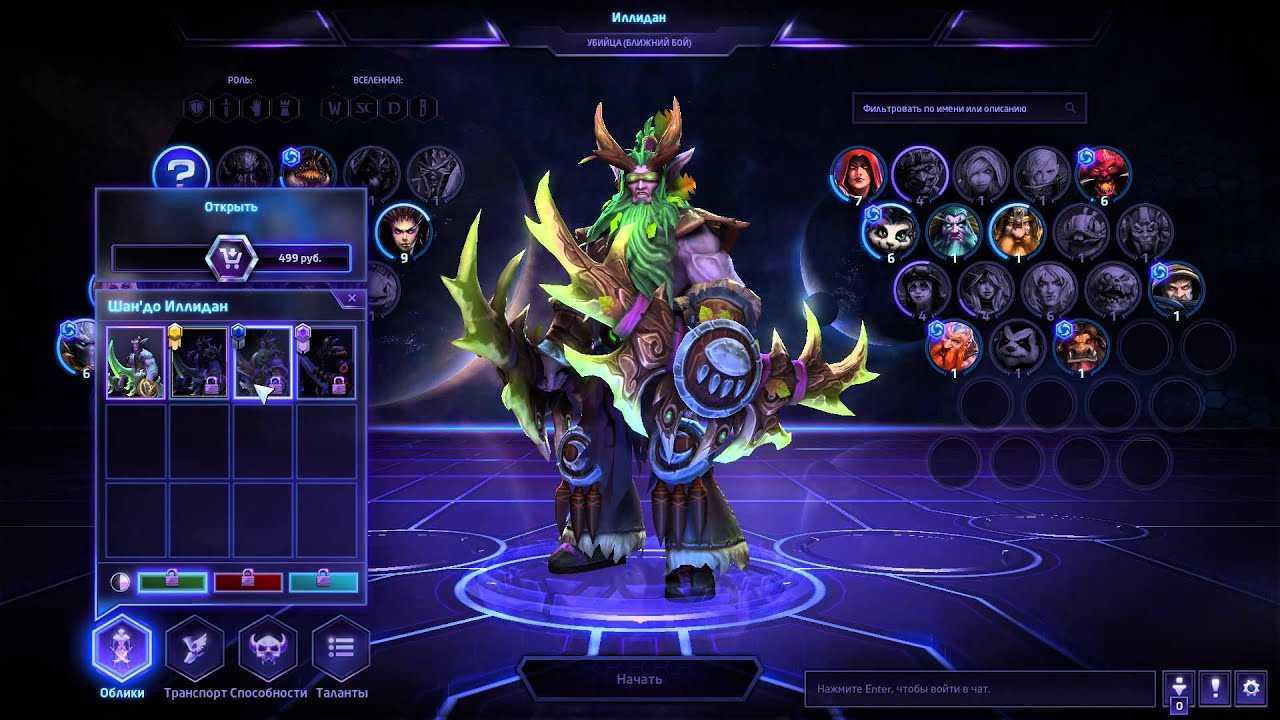Viewport: 1280px width, 720px height.
Task: Choose the red tint color variant
Action: 248,582
